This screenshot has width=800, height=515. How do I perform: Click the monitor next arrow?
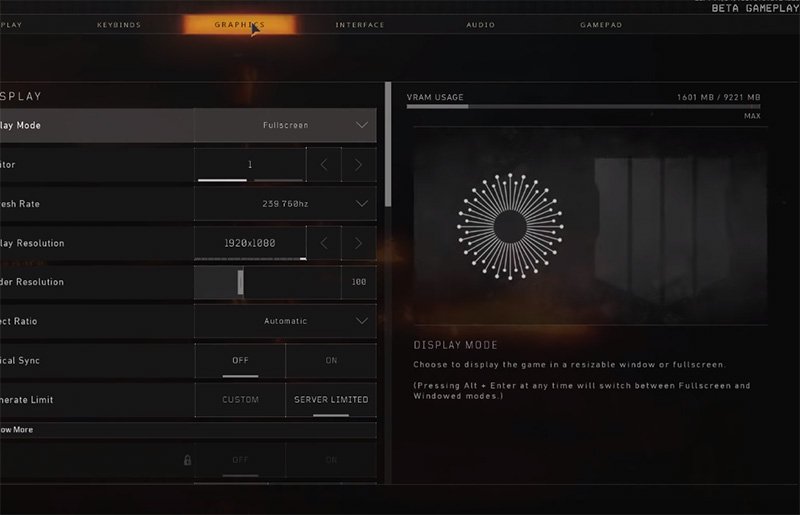[358, 164]
